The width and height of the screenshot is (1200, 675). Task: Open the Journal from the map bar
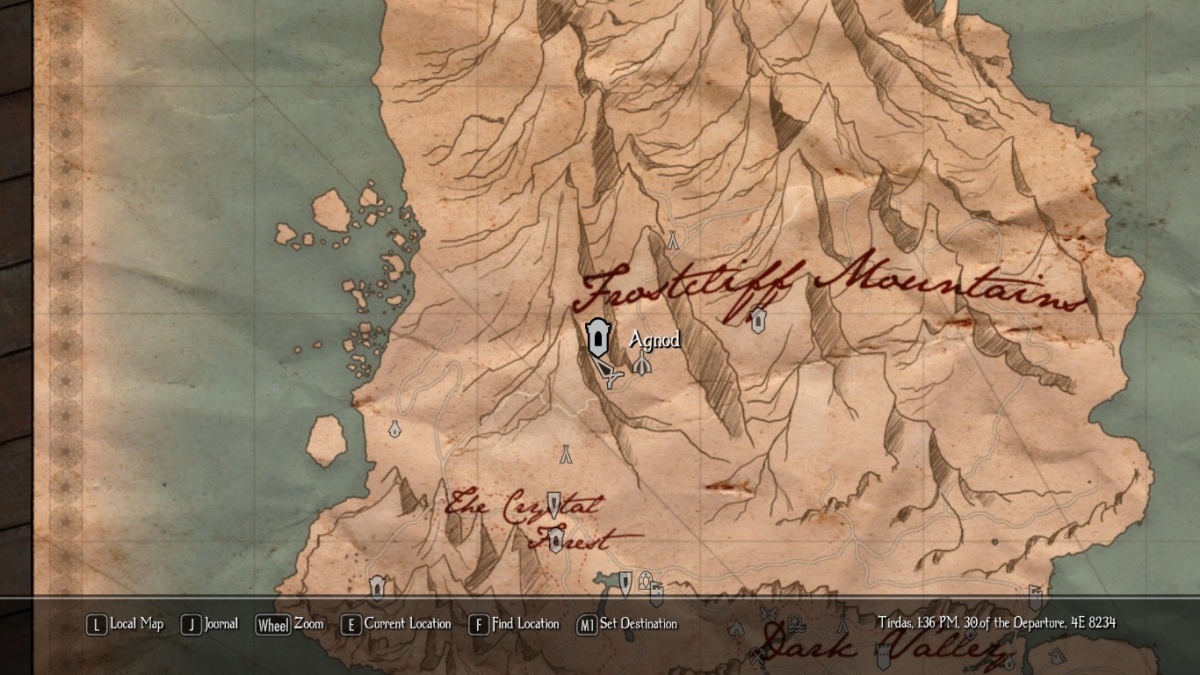tap(210, 624)
